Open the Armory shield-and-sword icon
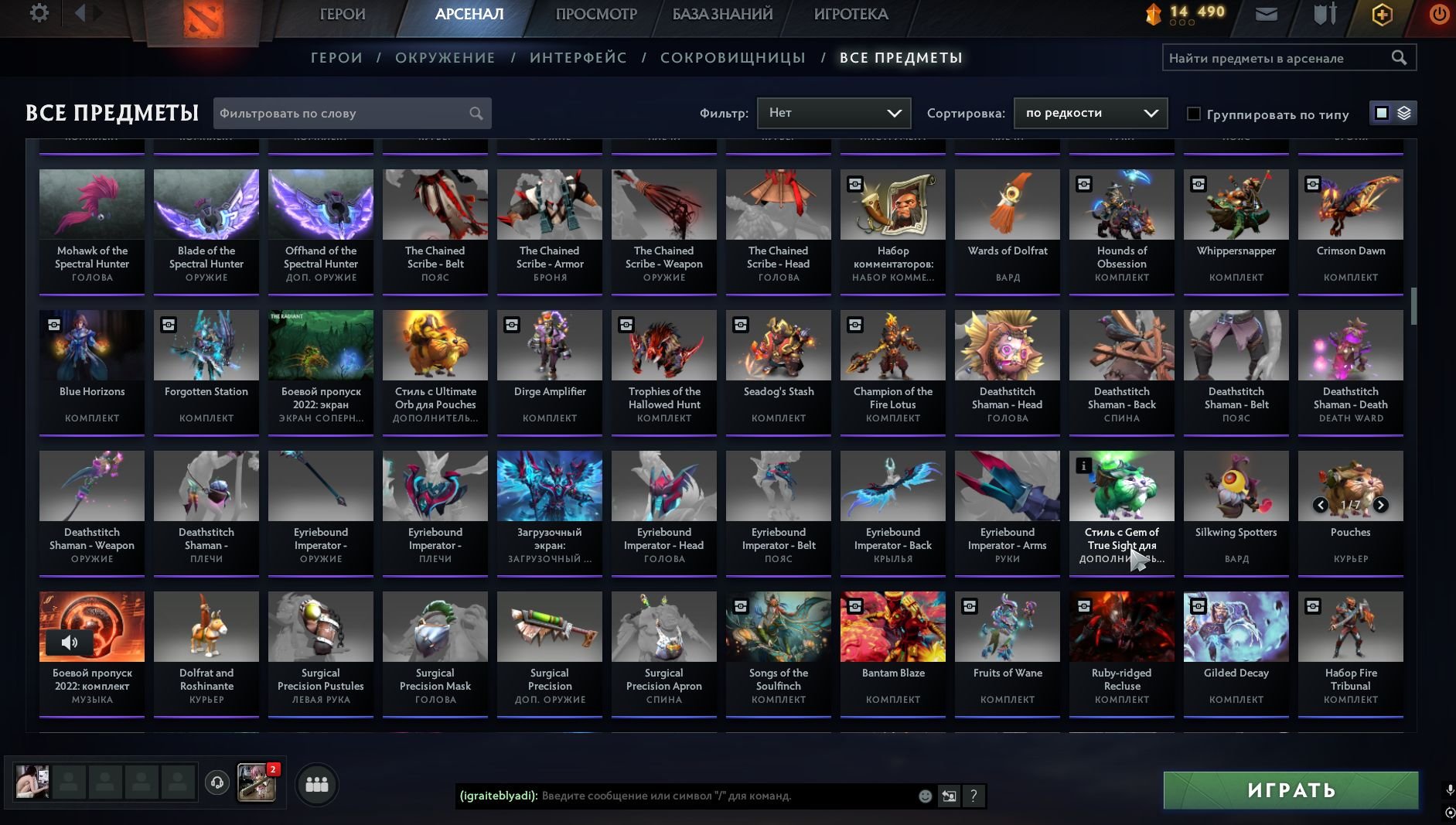Screen dimensions: 1456x825 tap(1324, 13)
